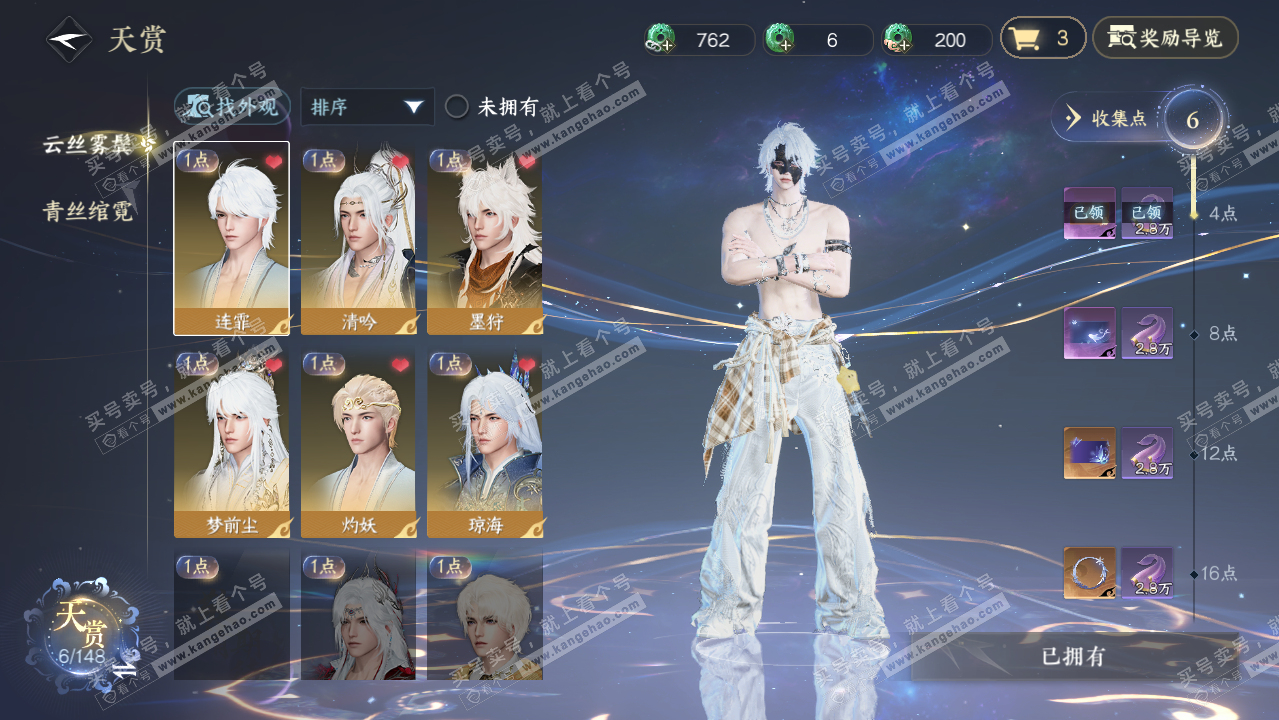The height and width of the screenshot is (720, 1279).
Task: Go back with the top-left arrow button
Action: [x=69, y=40]
